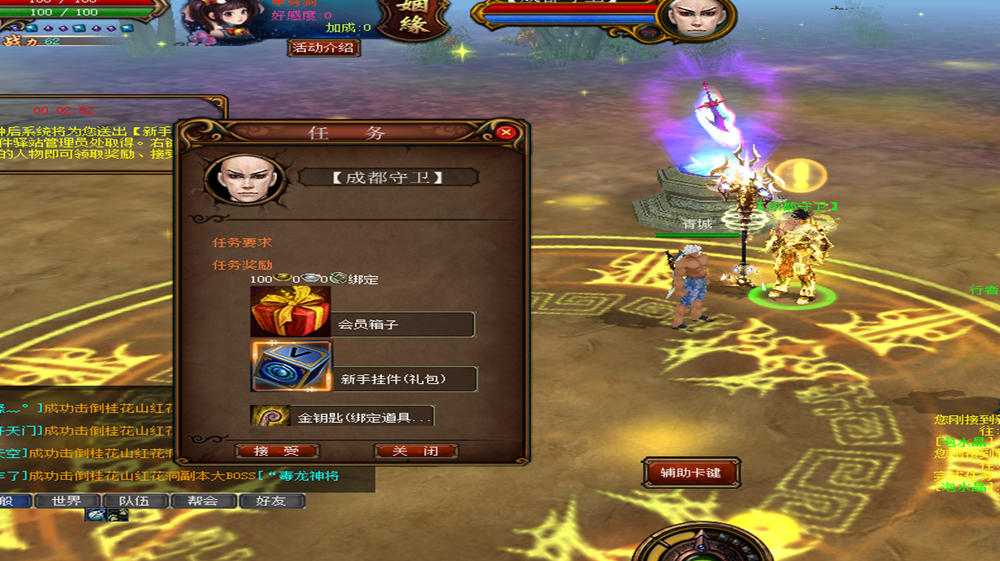Screen dimensions: 1000x561
Task: Select the 新手挂件 blue cube reward icon
Action: tap(290, 366)
